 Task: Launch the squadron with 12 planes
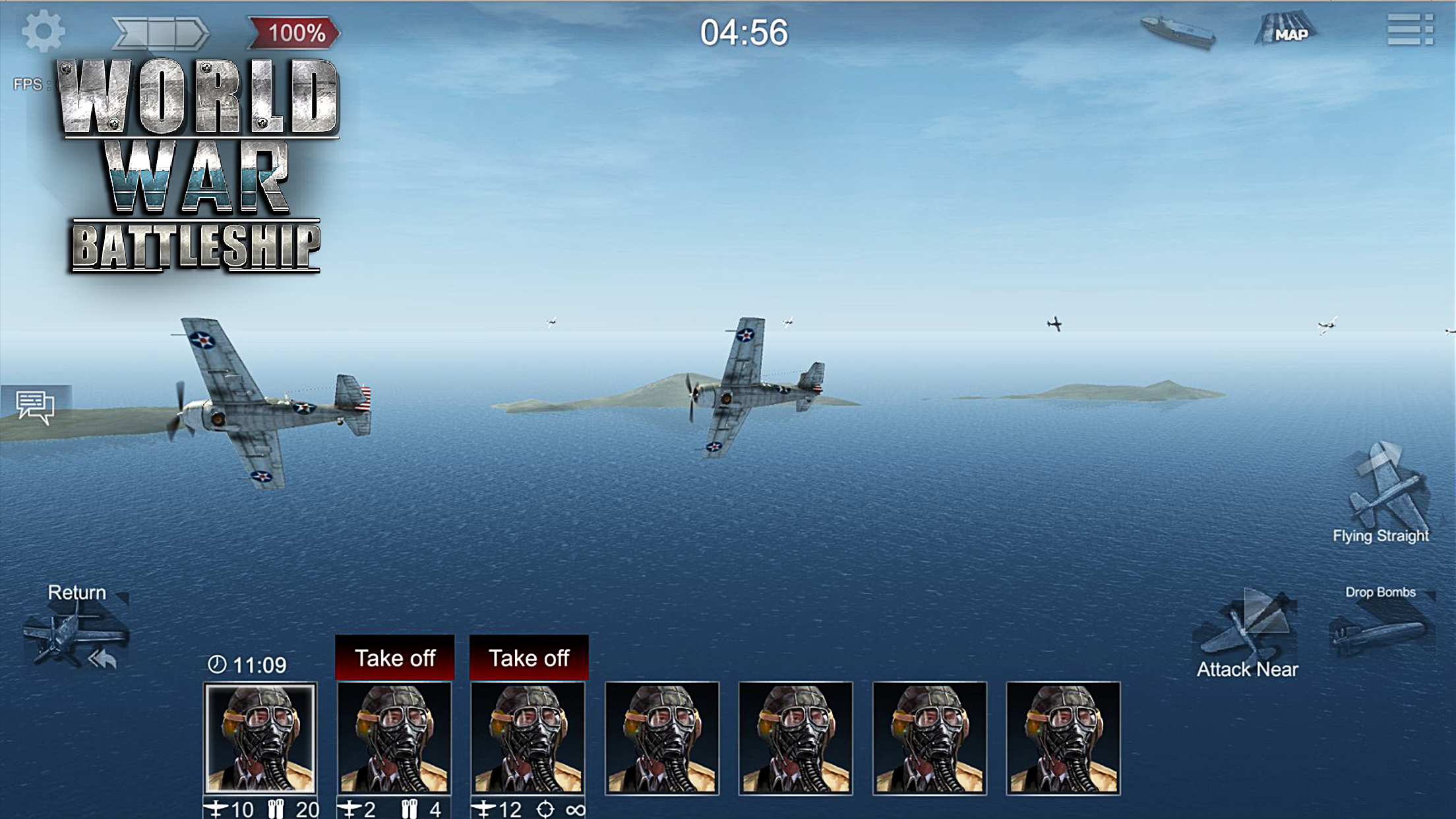coord(528,657)
